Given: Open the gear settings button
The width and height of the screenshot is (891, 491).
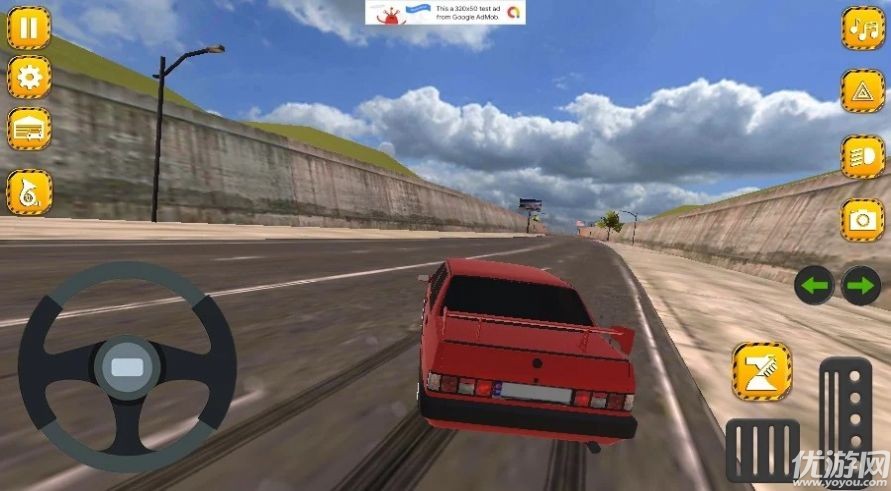Looking at the screenshot, I should click(29, 77).
